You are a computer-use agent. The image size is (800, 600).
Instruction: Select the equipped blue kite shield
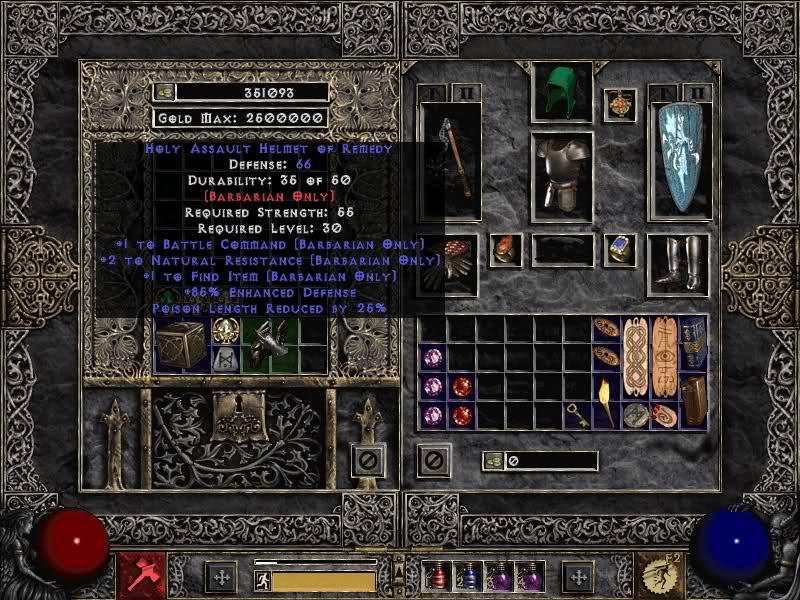[x=679, y=160]
